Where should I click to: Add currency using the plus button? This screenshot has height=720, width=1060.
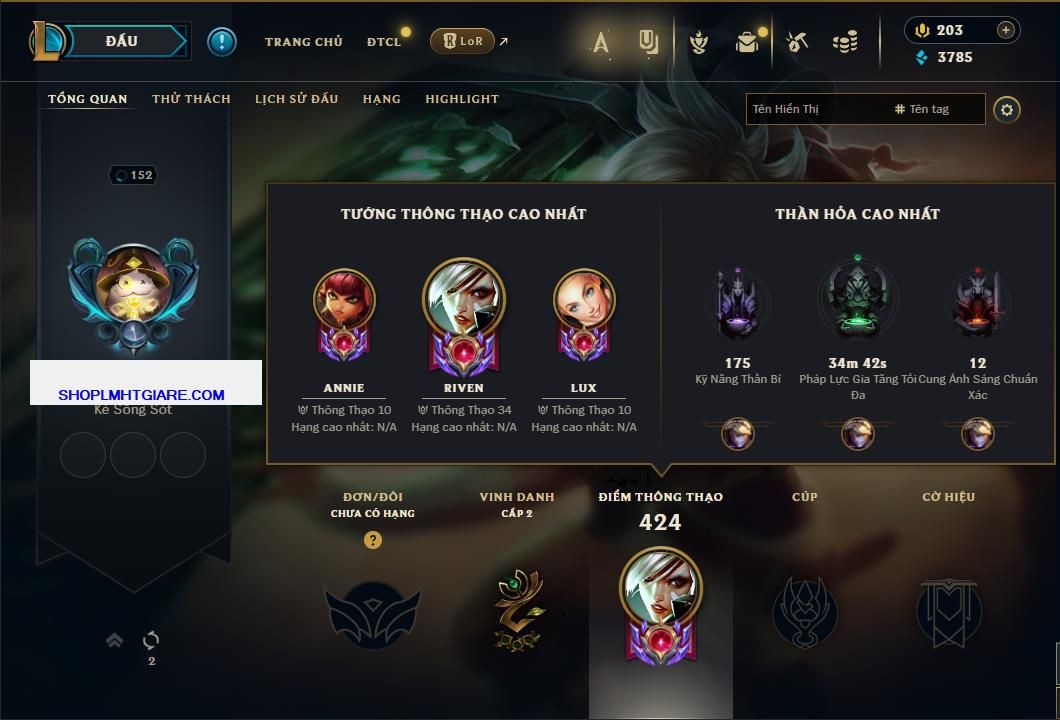1005,30
